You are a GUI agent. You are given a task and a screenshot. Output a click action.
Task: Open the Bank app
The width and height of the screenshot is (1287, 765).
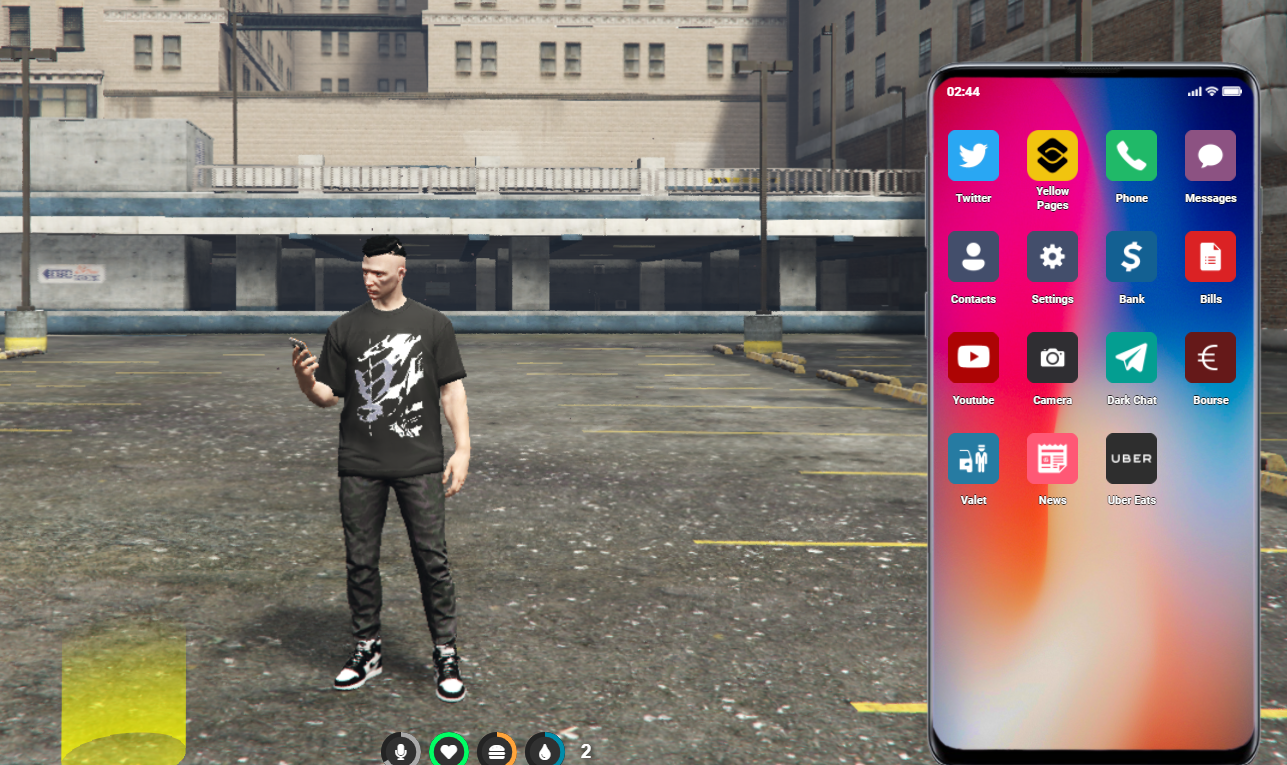coord(1131,257)
